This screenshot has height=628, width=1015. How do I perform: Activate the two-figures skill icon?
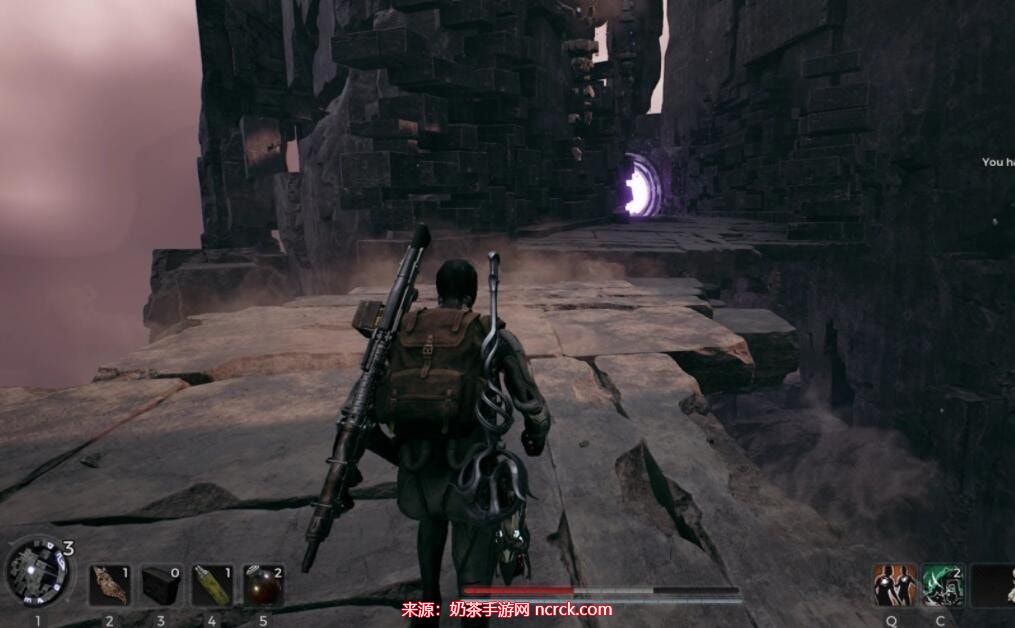(894, 585)
